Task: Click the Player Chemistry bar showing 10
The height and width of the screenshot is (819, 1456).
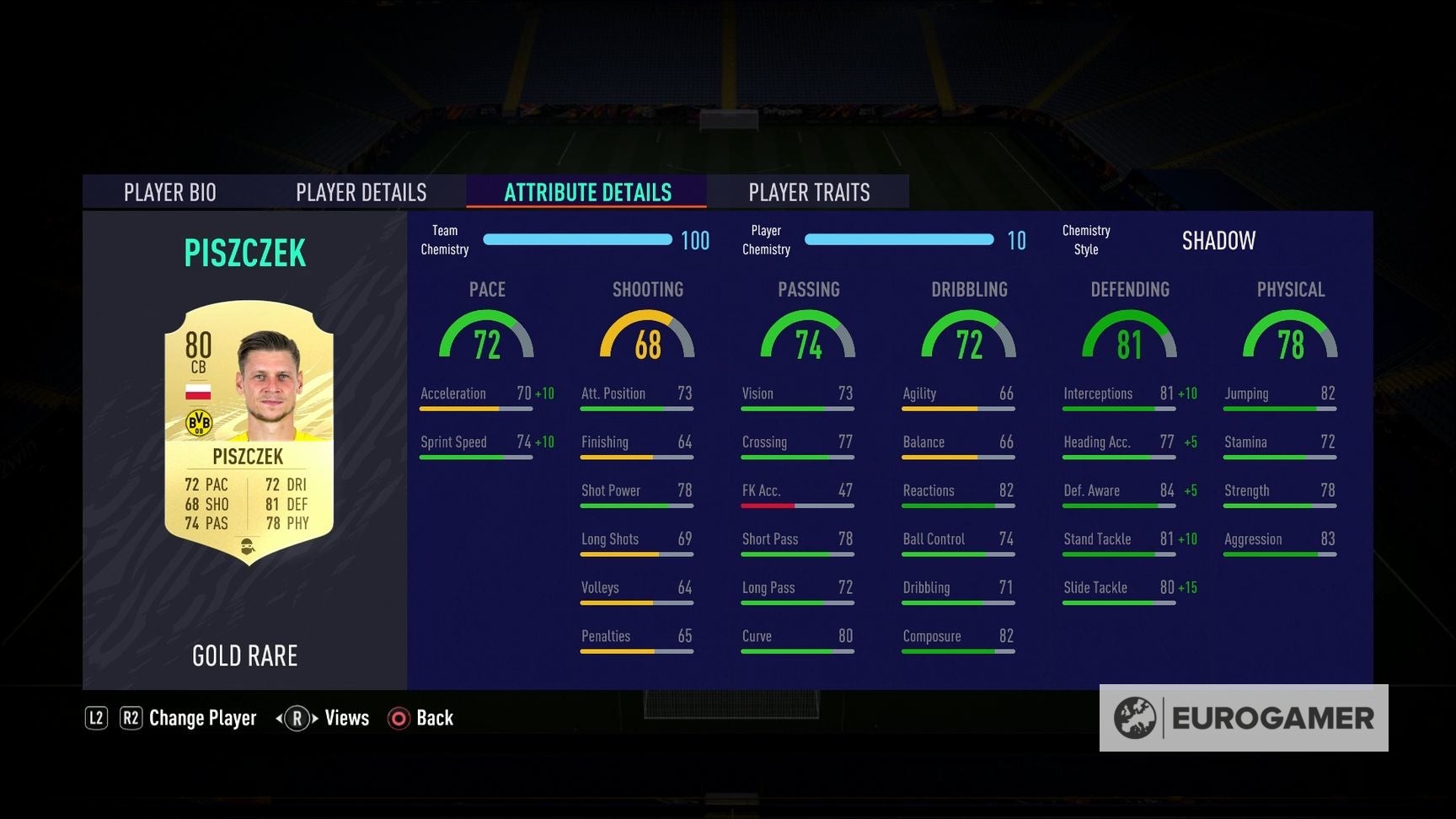Action: [899, 239]
